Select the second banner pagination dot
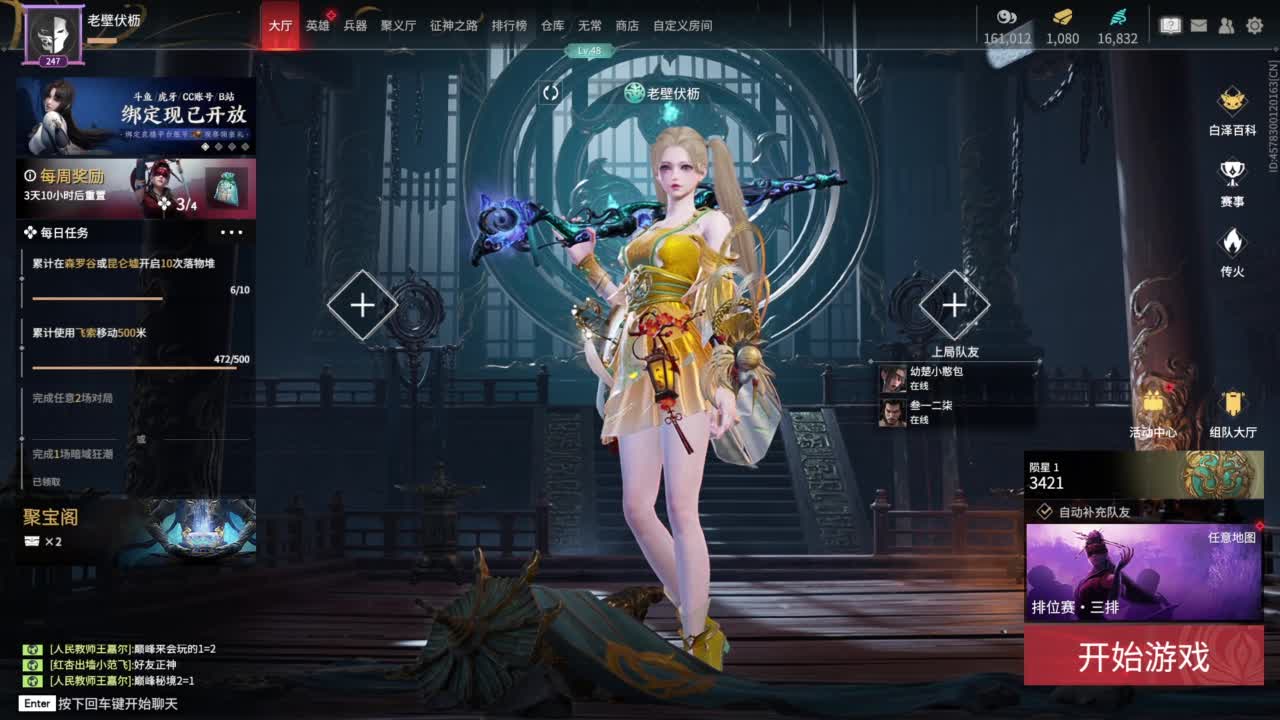The image size is (1280, 720). pos(218,147)
